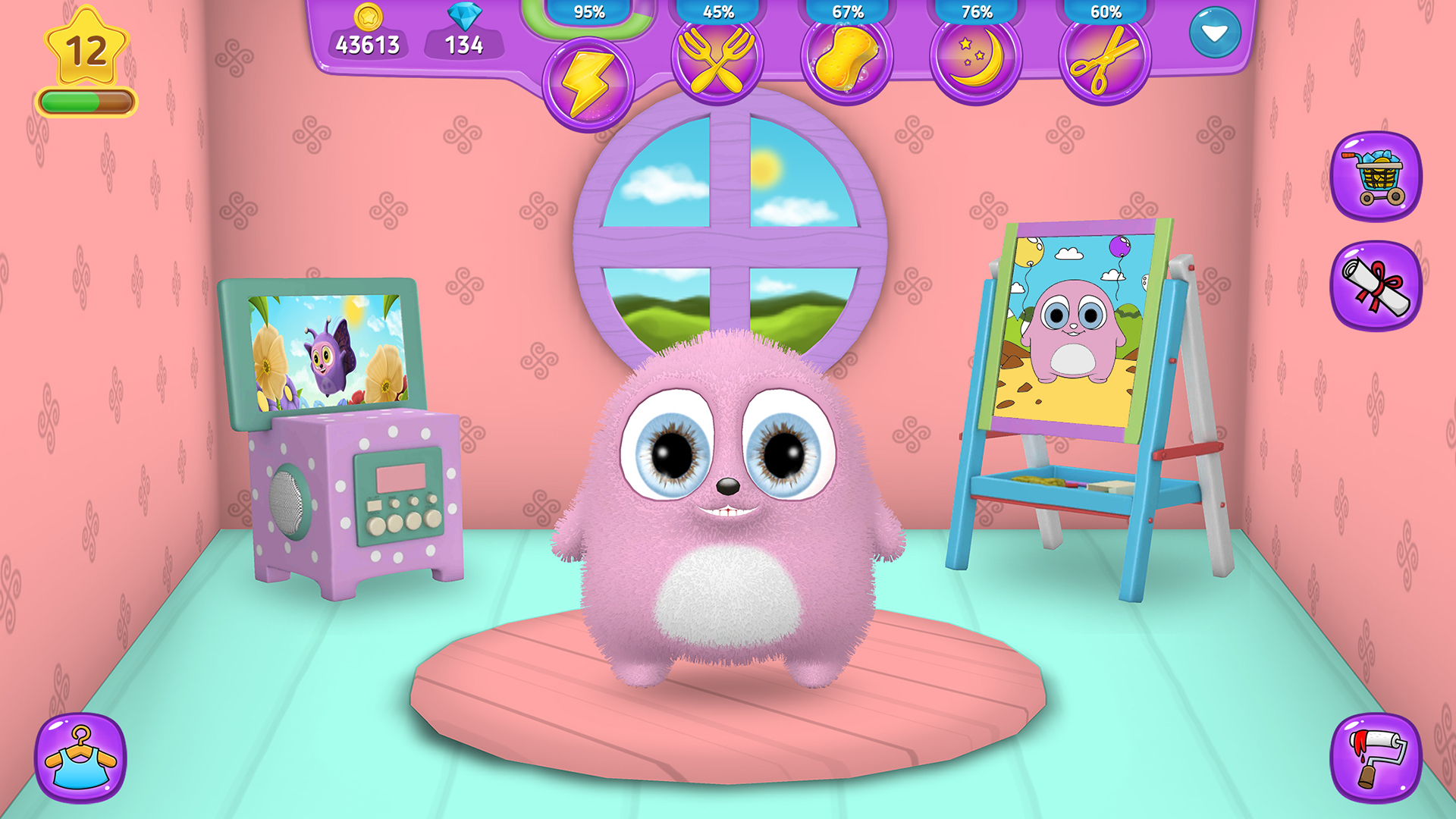Tap the diamond gem currency icon
Screen dimensions: 1456x819
point(463,17)
